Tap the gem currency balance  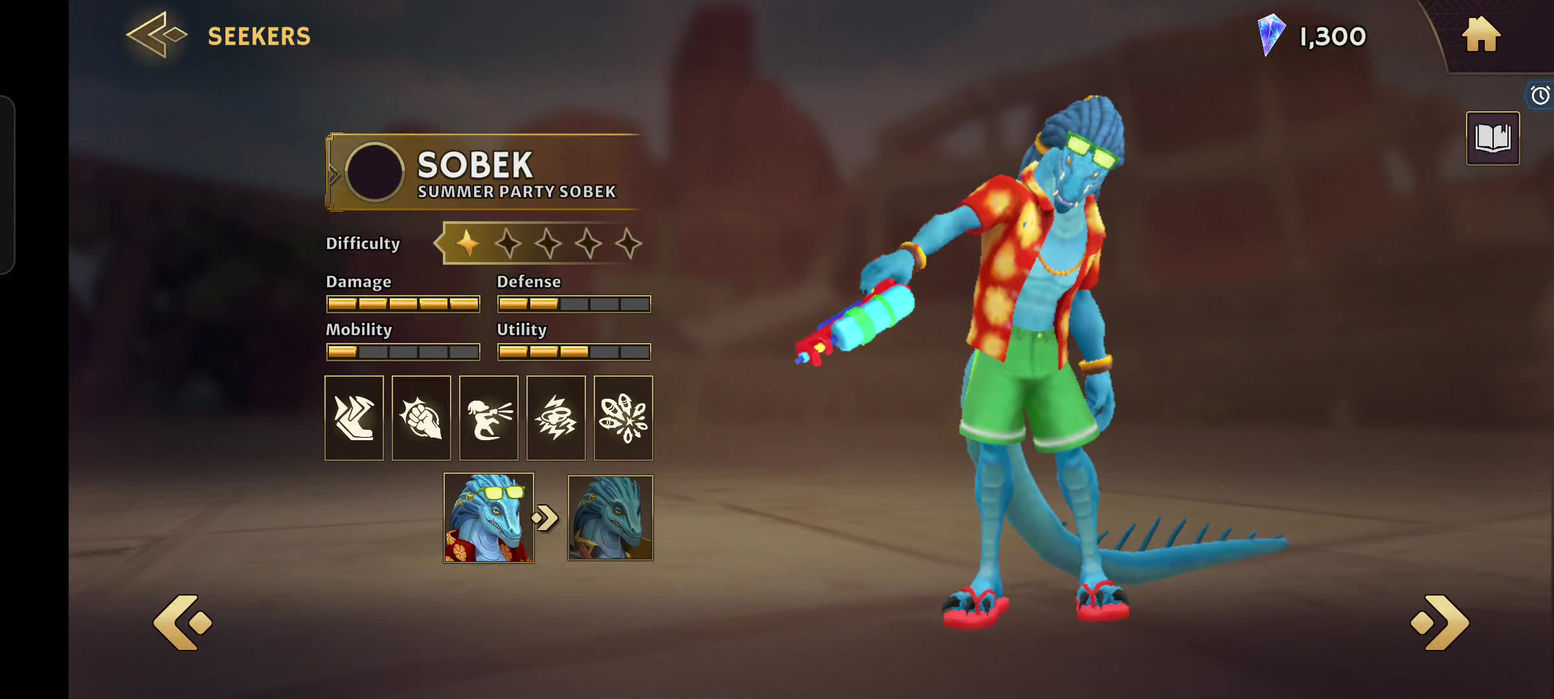tap(1311, 37)
